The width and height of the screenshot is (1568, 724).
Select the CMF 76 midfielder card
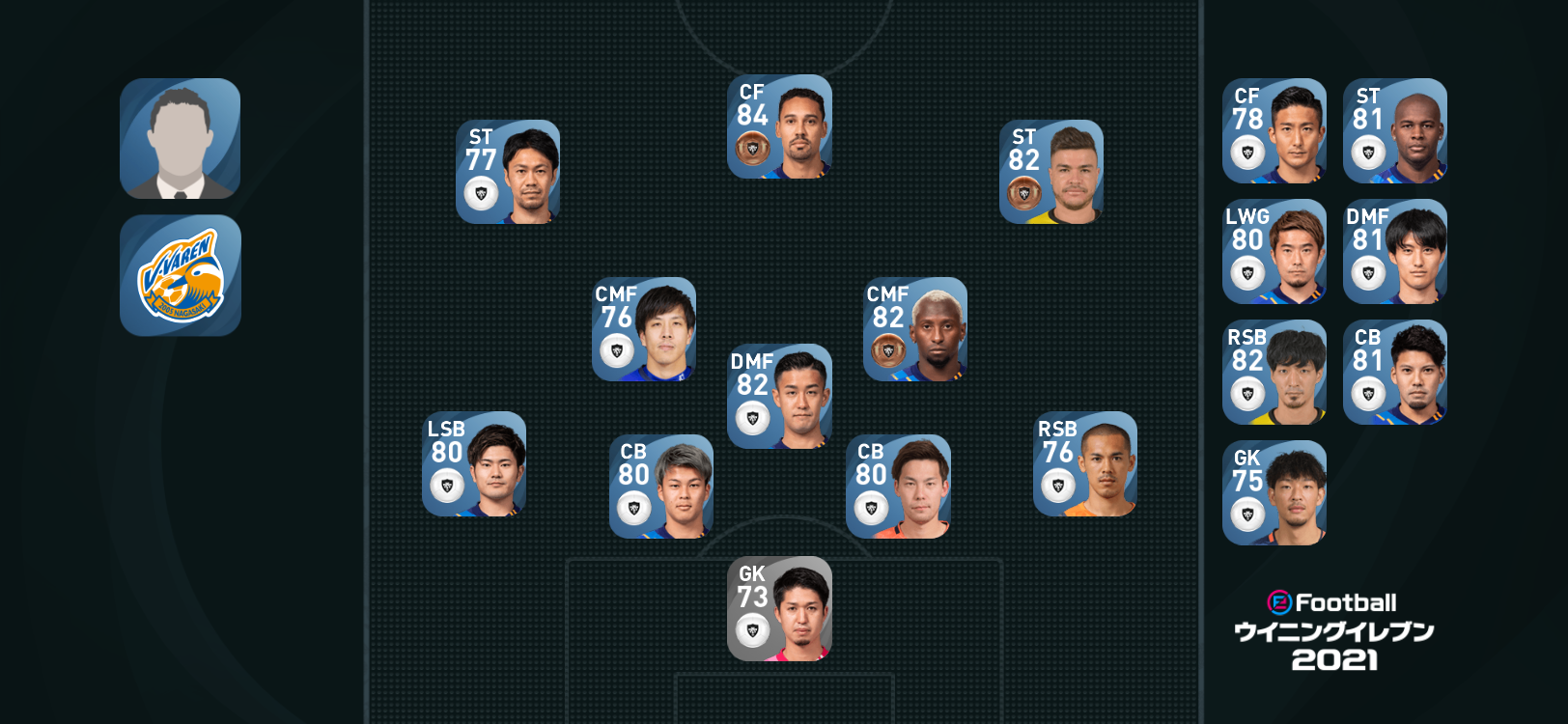644,329
